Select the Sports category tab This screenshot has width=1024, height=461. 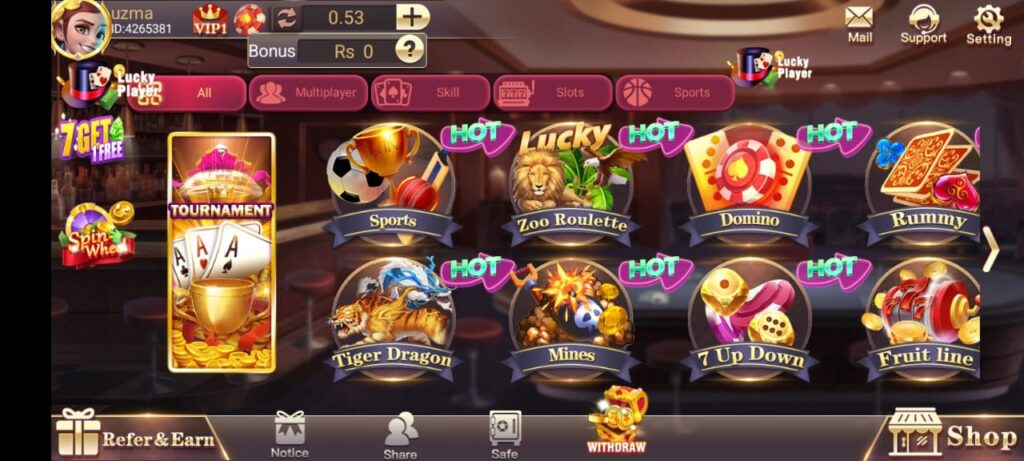coord(674,93)
